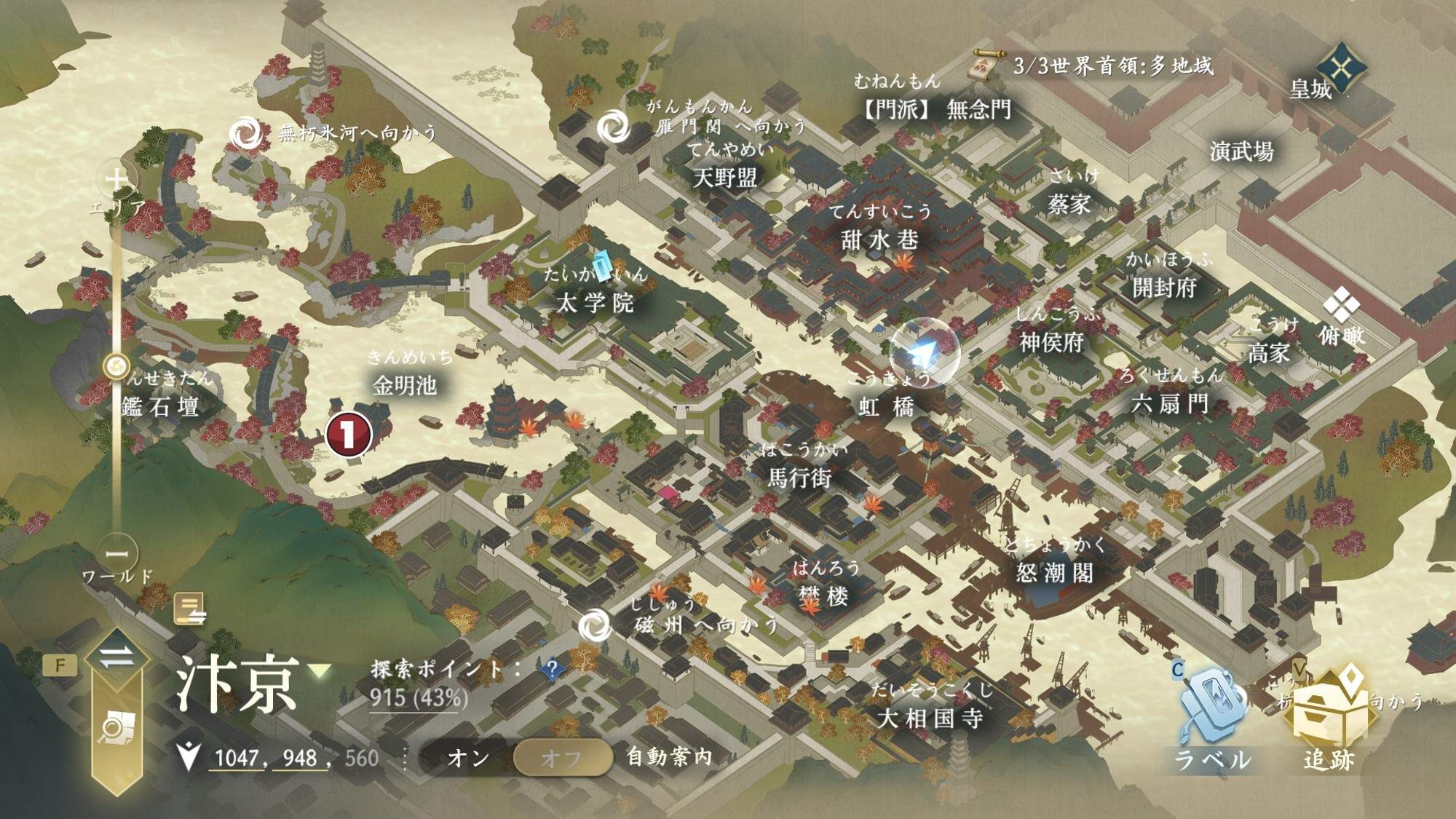
Task: Turn auto-guidance オン
Action: (468, 758)
